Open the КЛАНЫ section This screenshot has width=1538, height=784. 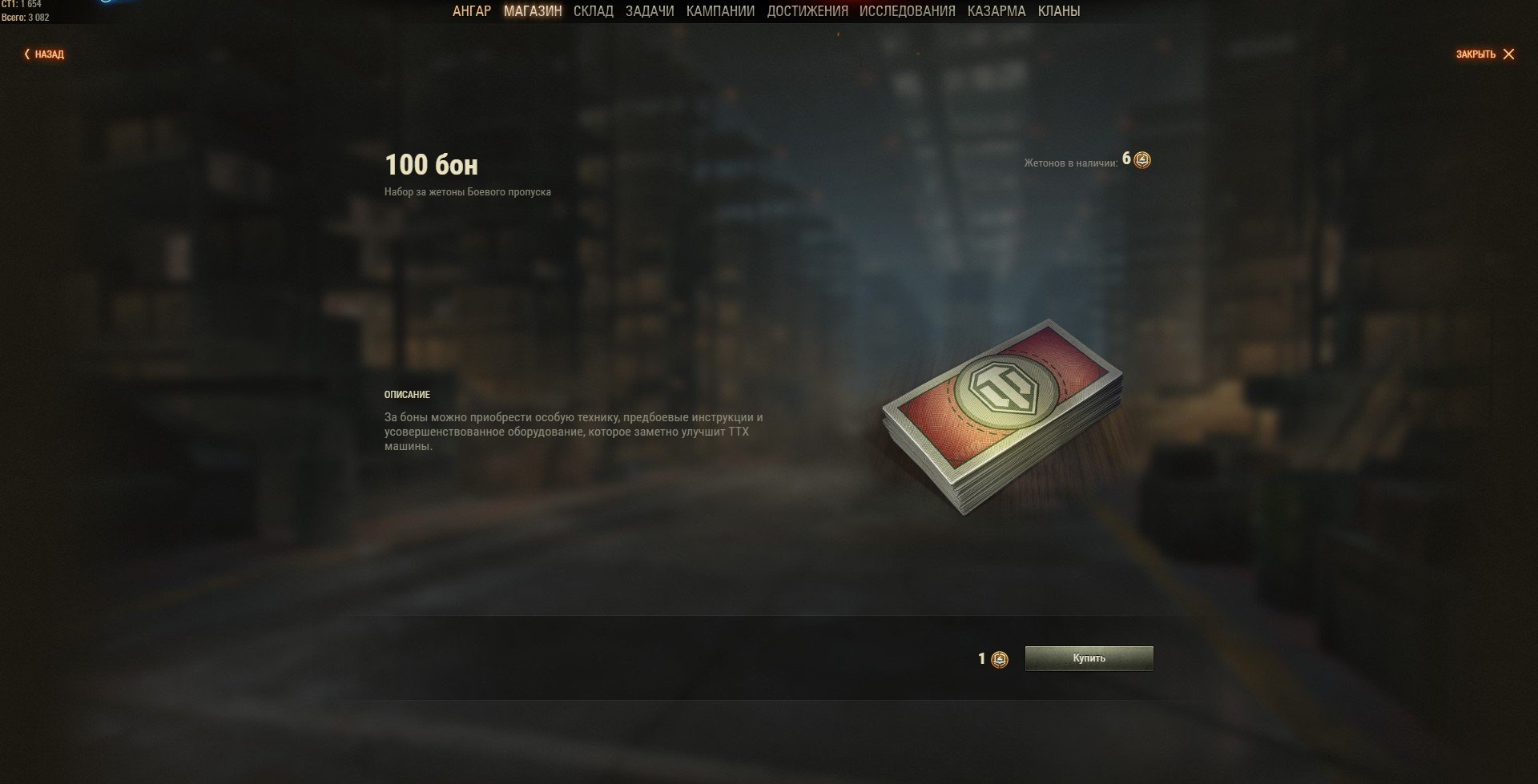(x=1061, y=11)
